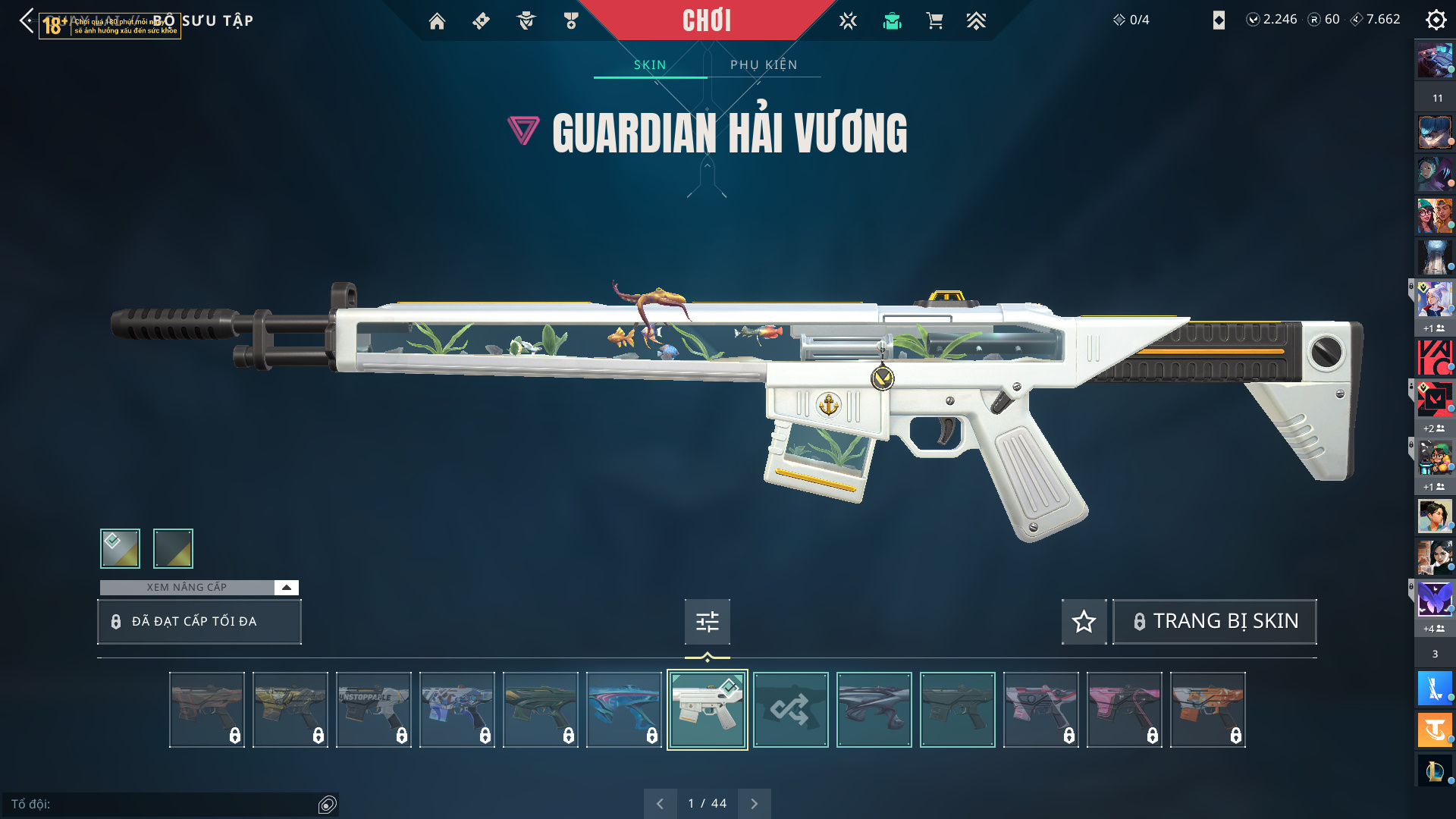Open the filter sliders button
The image size is (1456, 819).
pos(707,622)
